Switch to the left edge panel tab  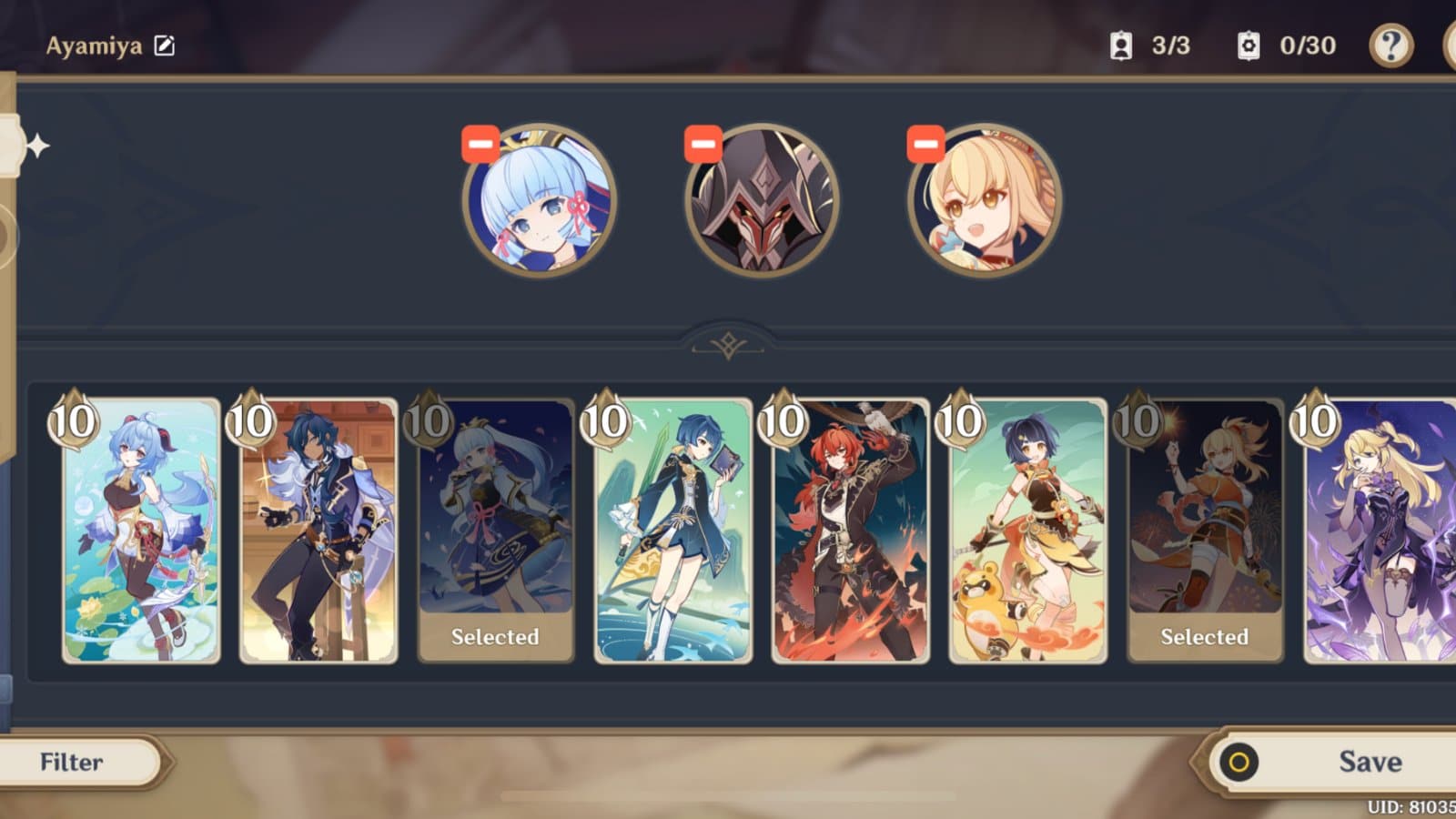pos(9,146)
